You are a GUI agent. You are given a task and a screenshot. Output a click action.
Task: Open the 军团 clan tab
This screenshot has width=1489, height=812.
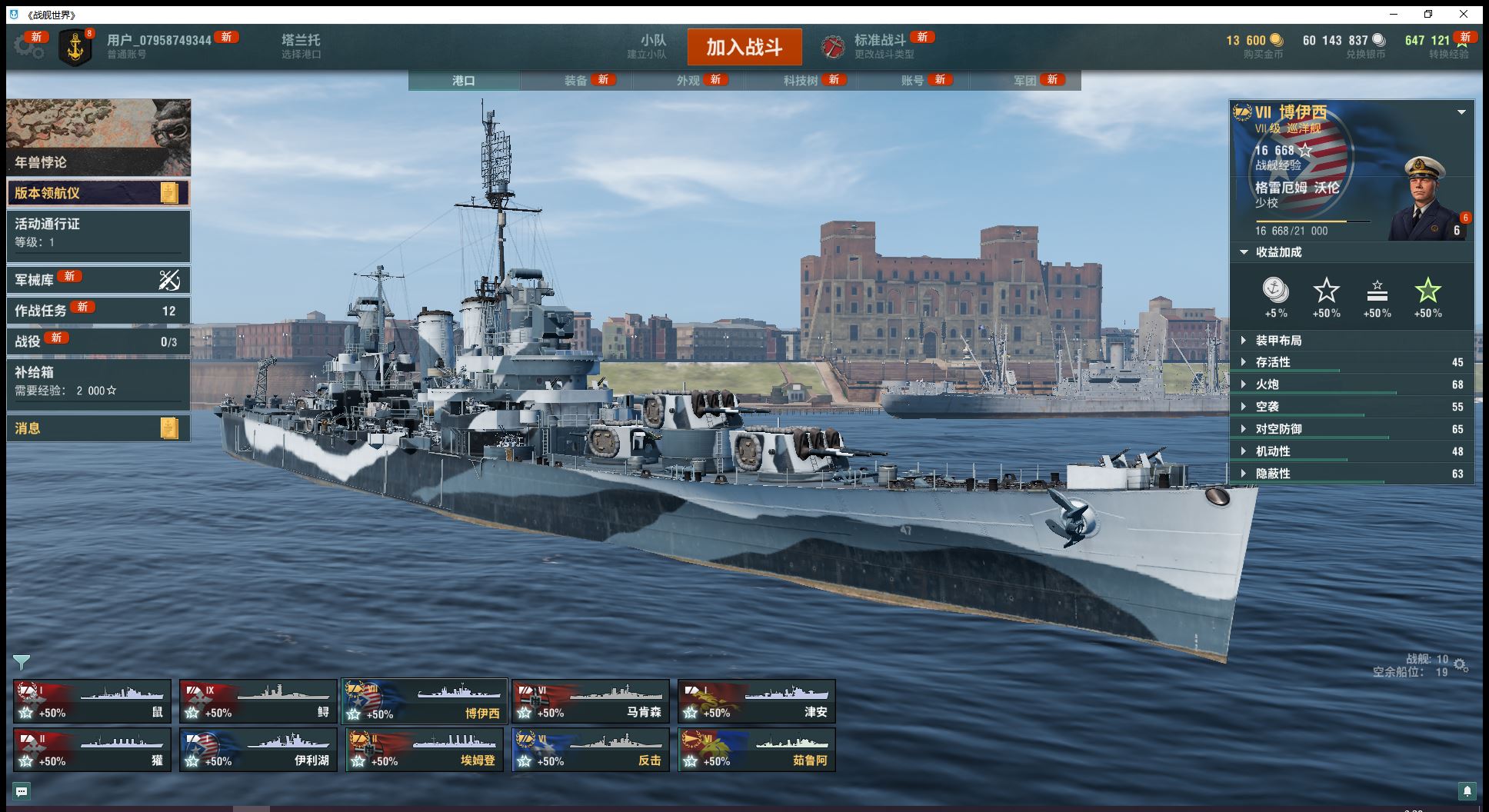tap(1025, 81)
